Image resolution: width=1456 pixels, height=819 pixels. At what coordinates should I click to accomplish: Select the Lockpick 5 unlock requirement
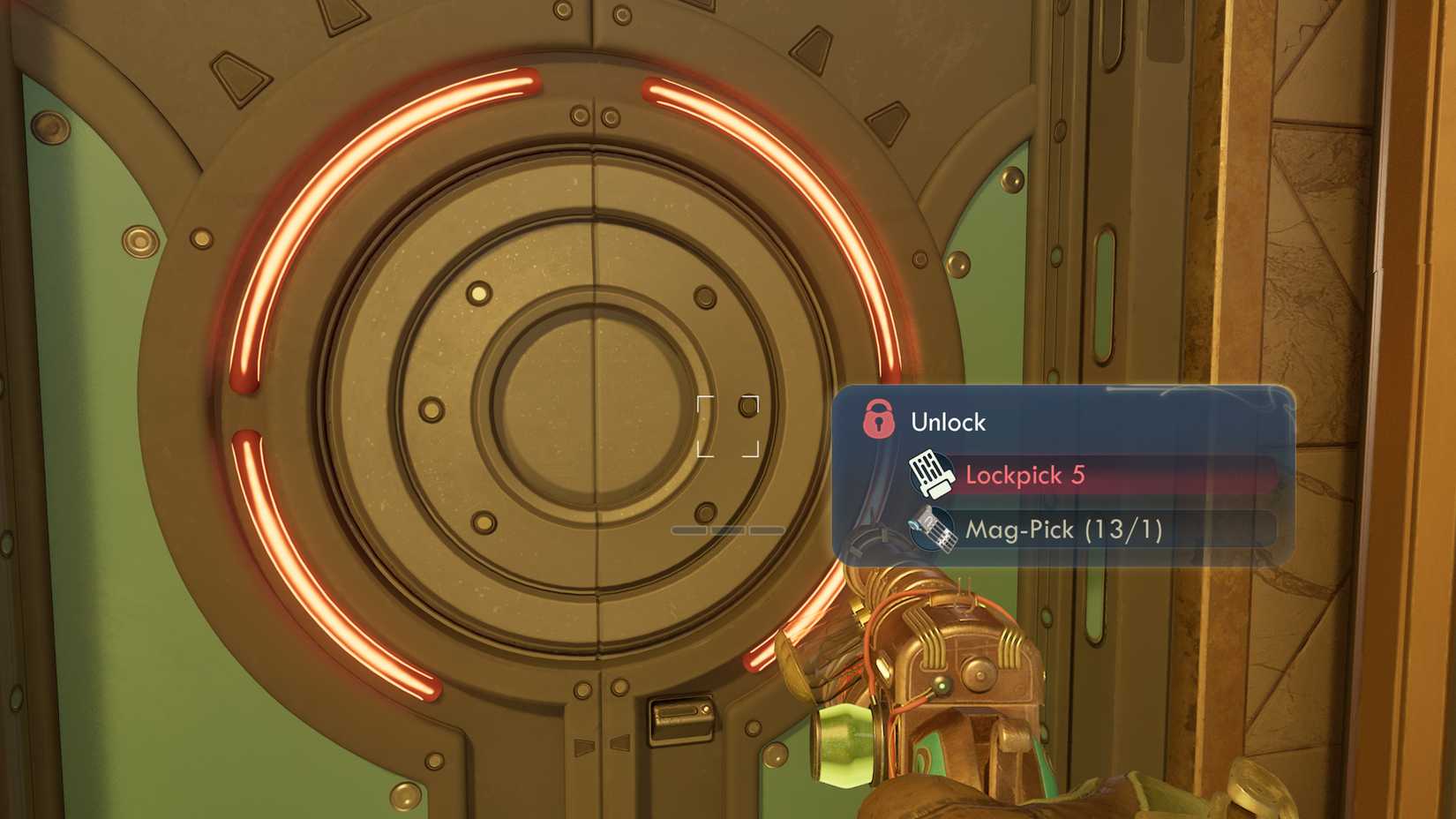pyautogui.click(x=1092, y=476)
